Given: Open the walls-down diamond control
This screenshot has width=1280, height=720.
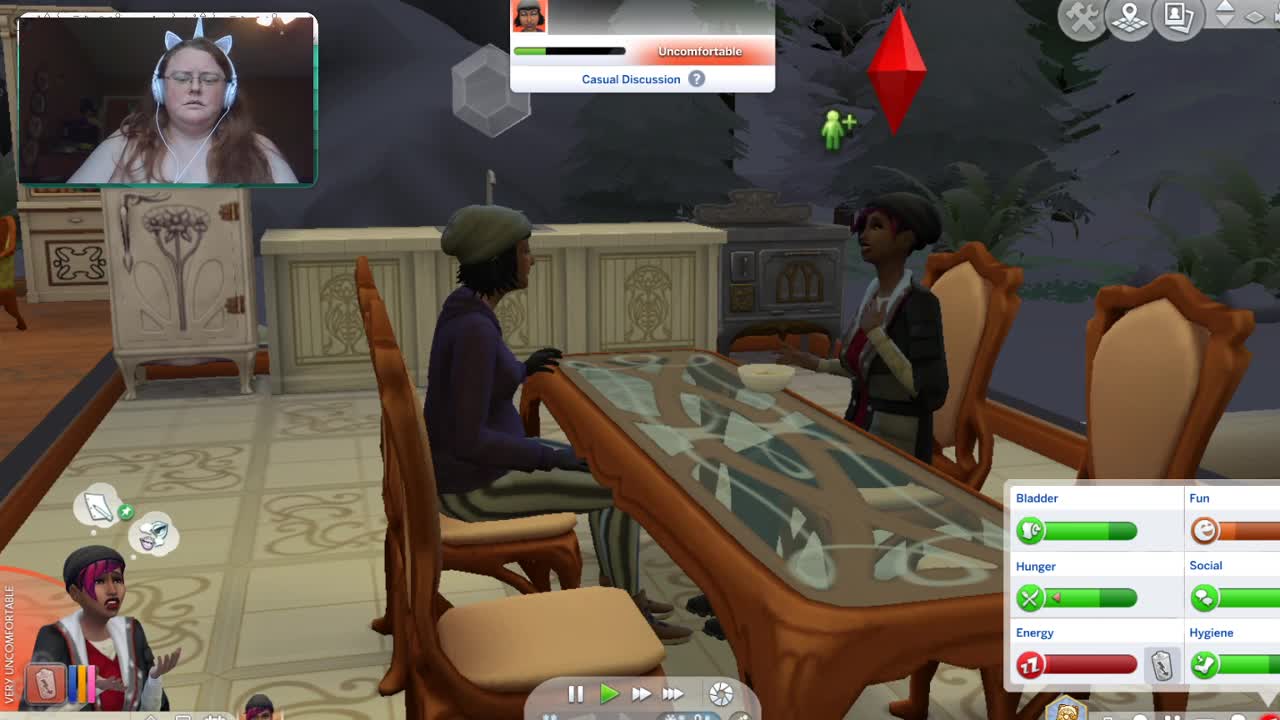Looking at the screenshot, I should click(x=1254, y=18).
